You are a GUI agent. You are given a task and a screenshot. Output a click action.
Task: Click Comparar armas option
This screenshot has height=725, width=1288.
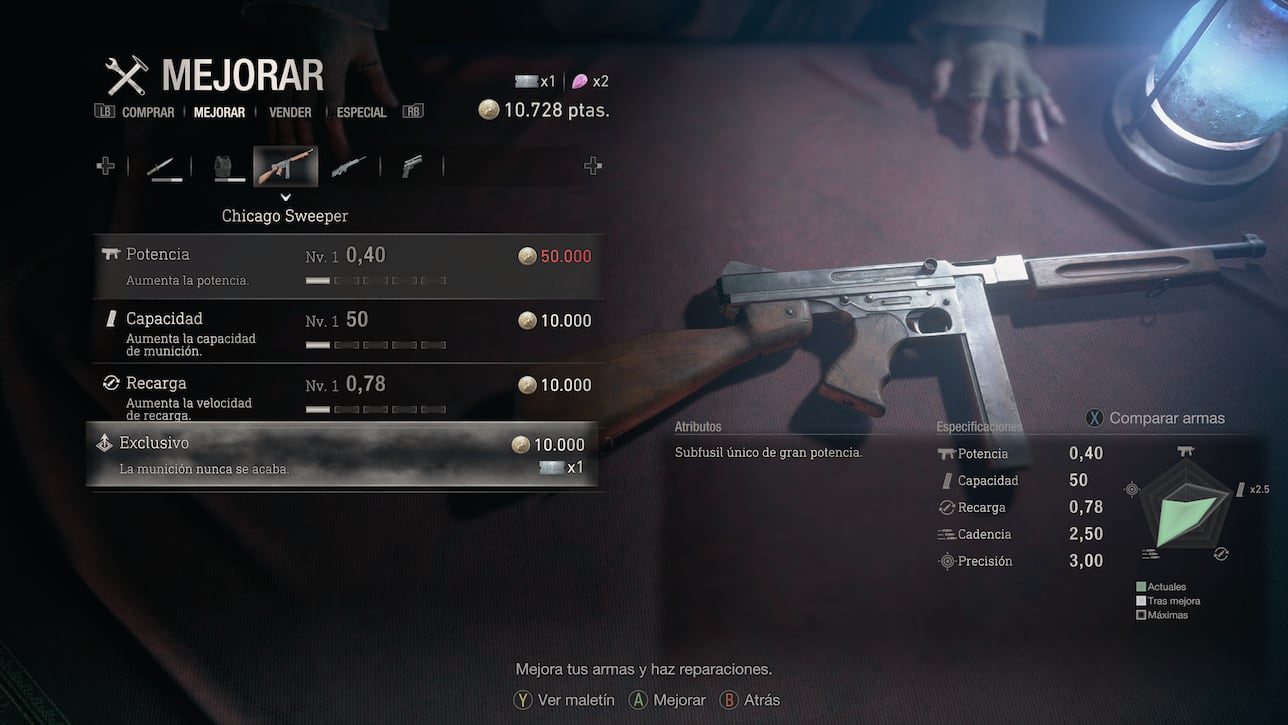tap(1155, 418)
